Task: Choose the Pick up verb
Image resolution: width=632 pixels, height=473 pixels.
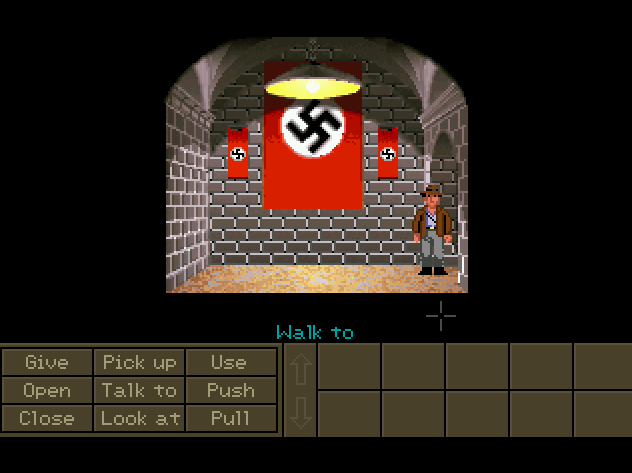Action: coord(139,362)
